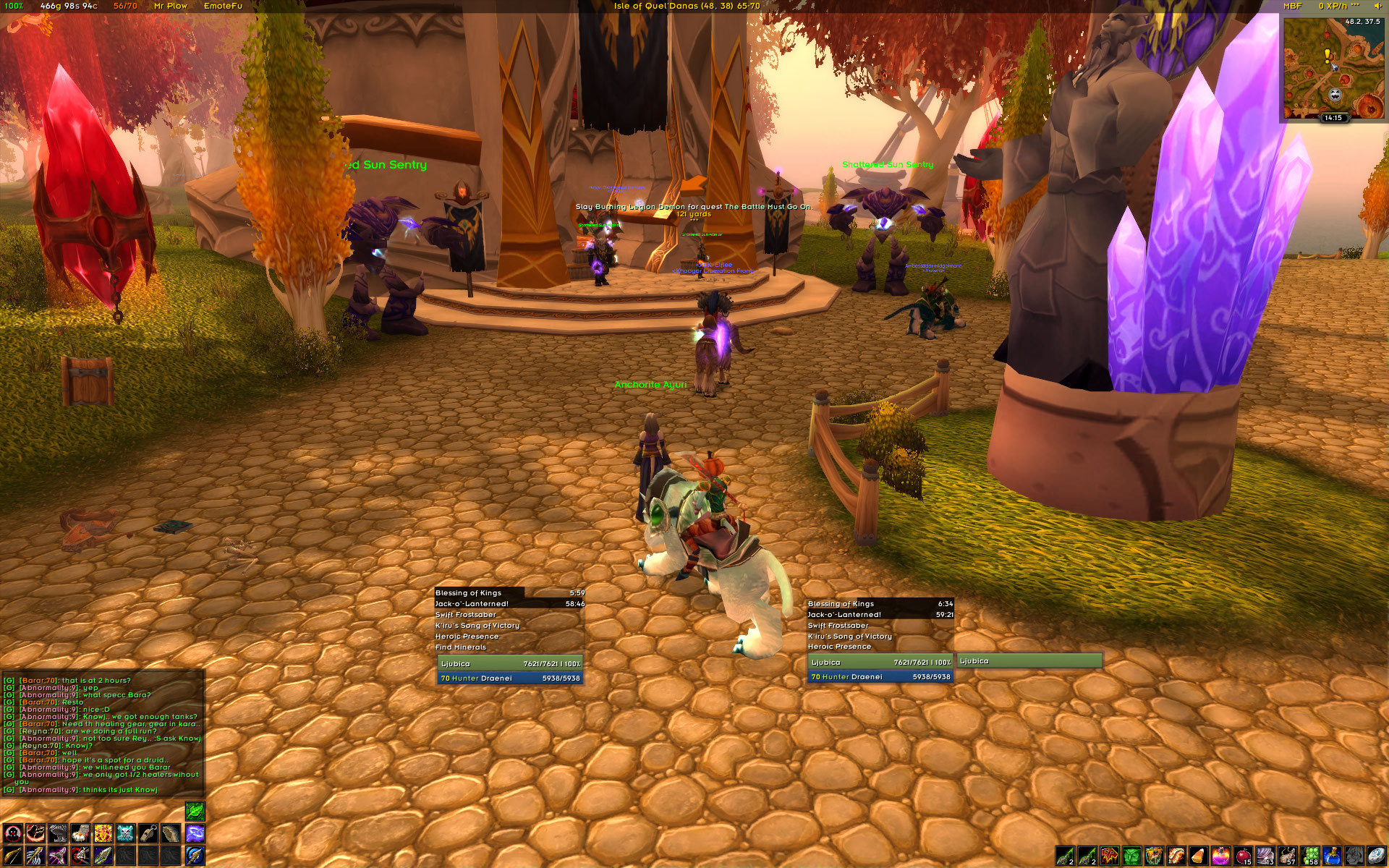Open the Mr Plow panel entry

pos(171,6)
